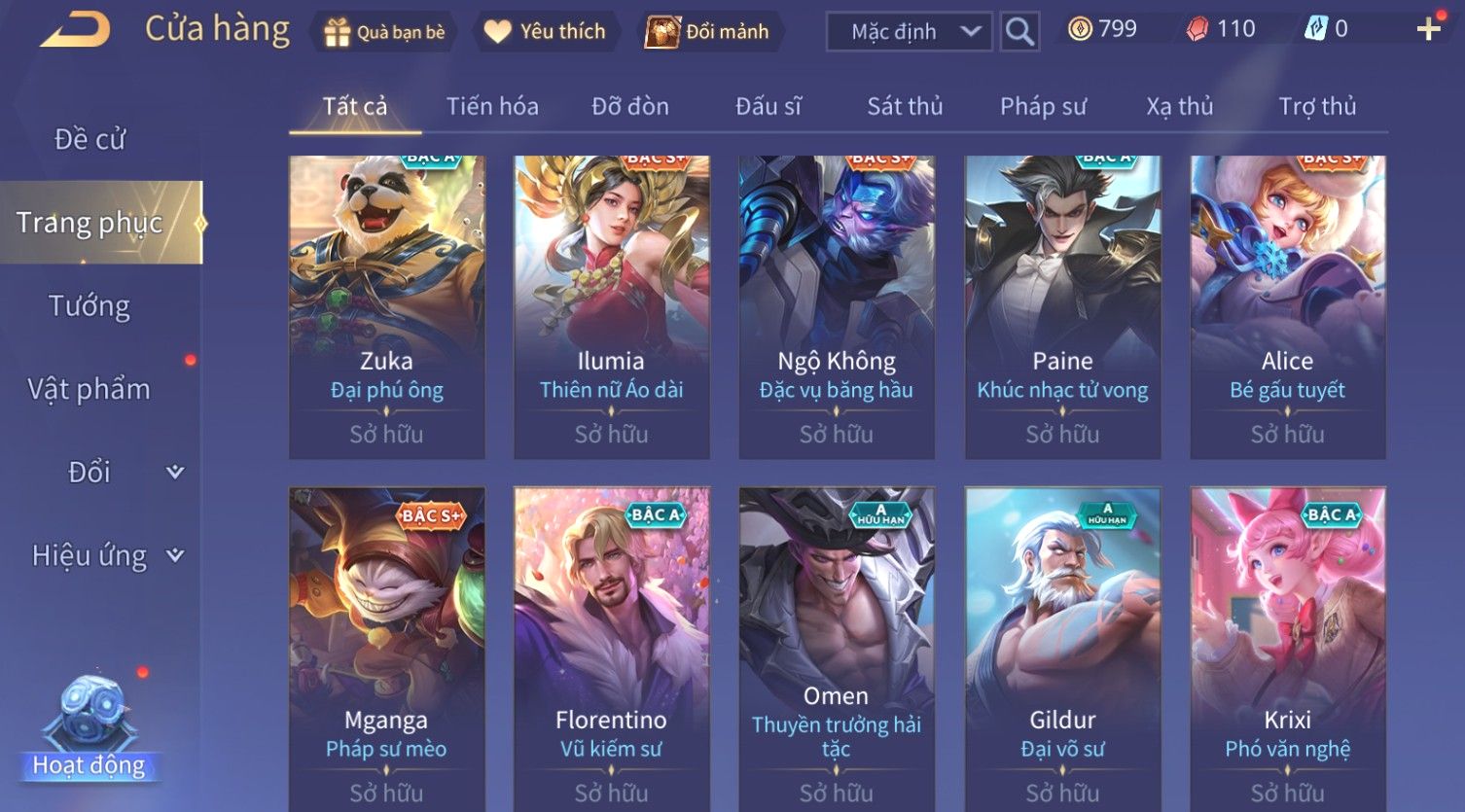Add currency with the plus button

(x=1428, y=29)
